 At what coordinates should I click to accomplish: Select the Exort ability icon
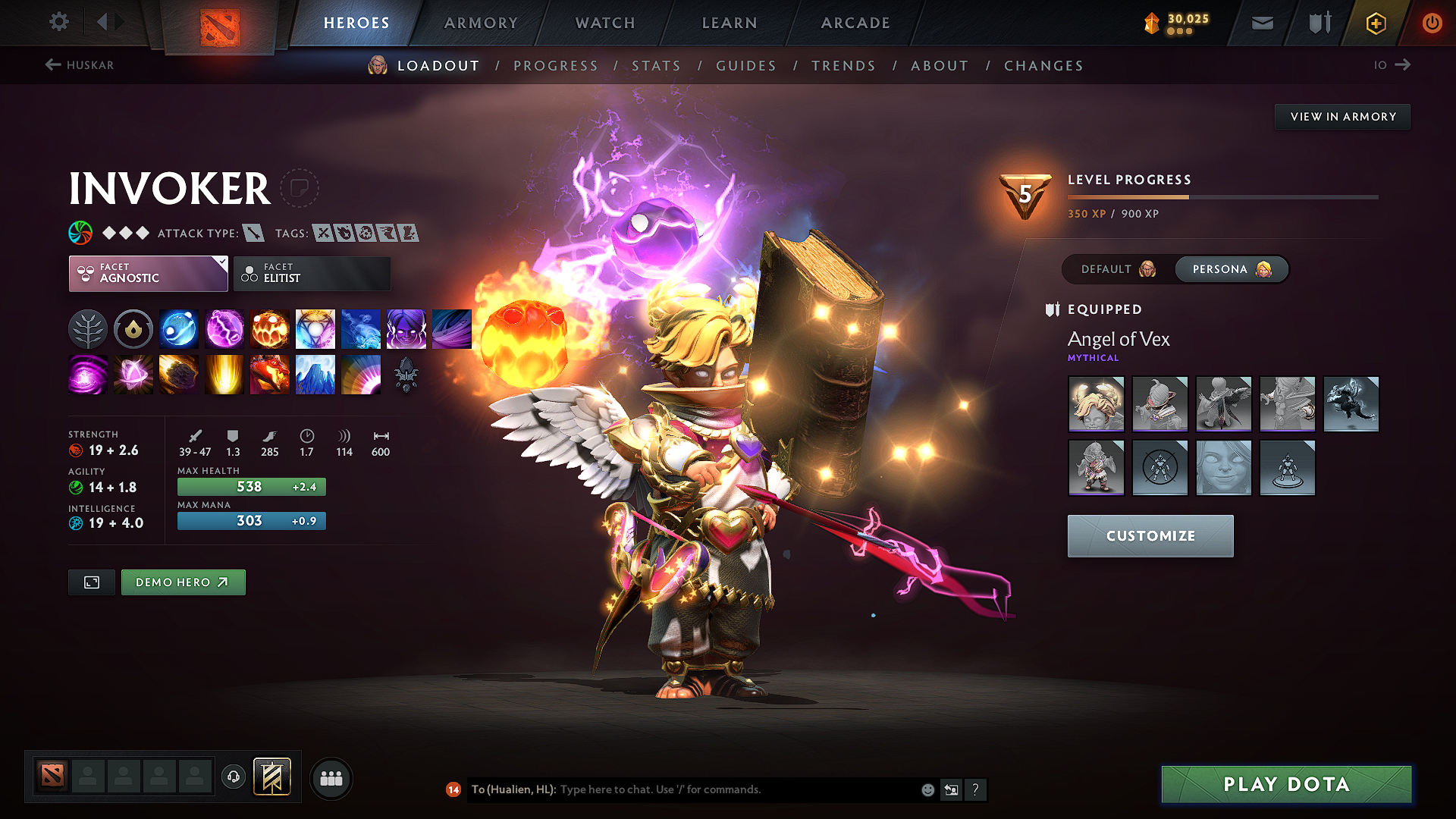270,328
